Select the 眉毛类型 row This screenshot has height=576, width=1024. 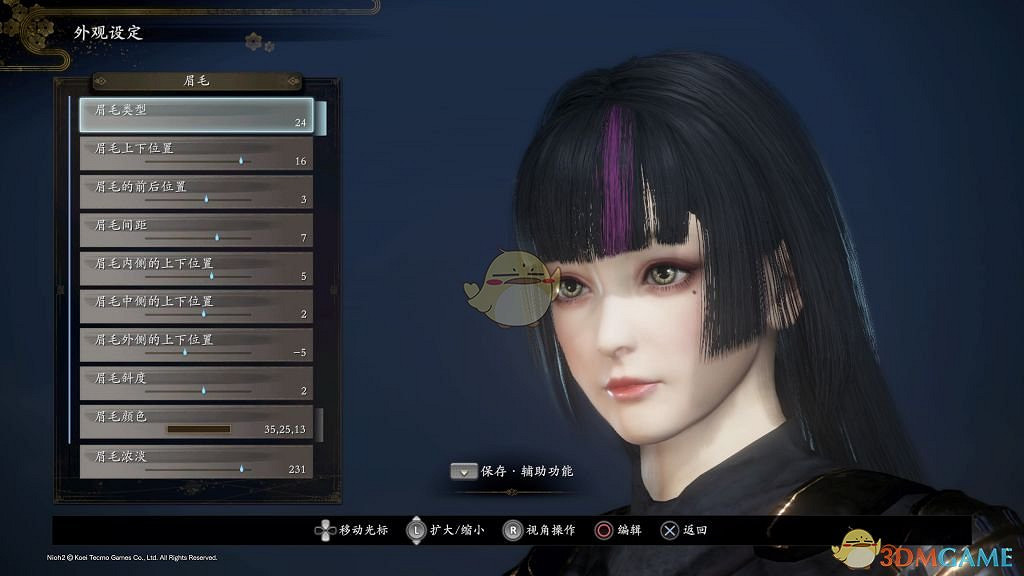[x=196, y=115]
